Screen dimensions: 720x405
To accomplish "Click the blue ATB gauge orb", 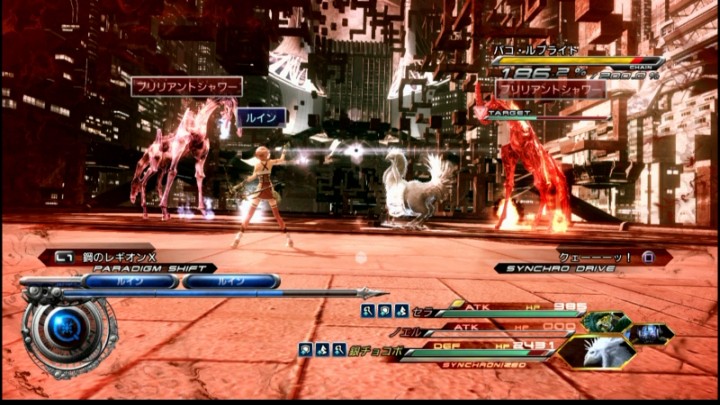I will pyautogui.click(x=67, y=328).
